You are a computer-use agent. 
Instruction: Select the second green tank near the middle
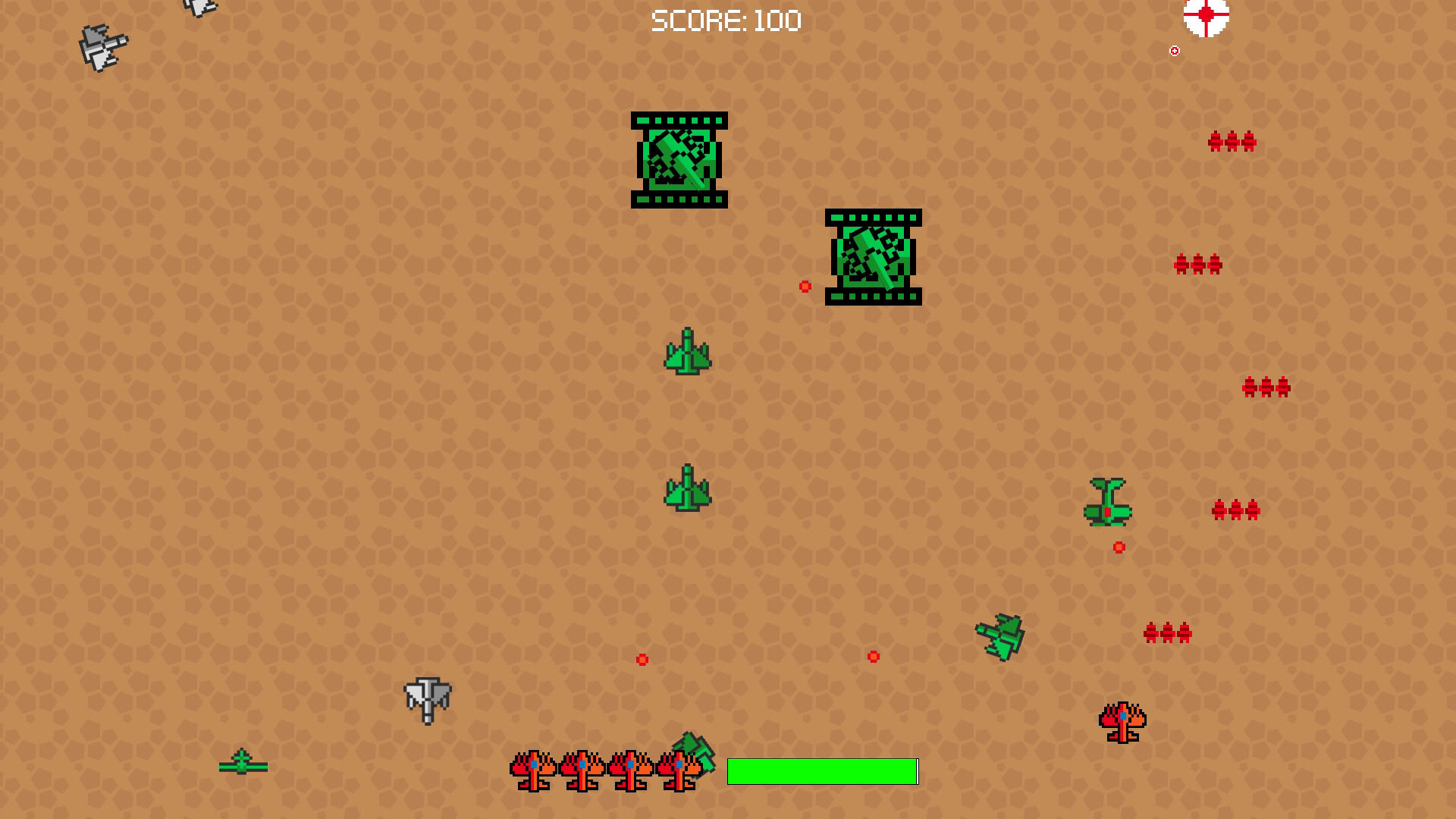point(874,258)
